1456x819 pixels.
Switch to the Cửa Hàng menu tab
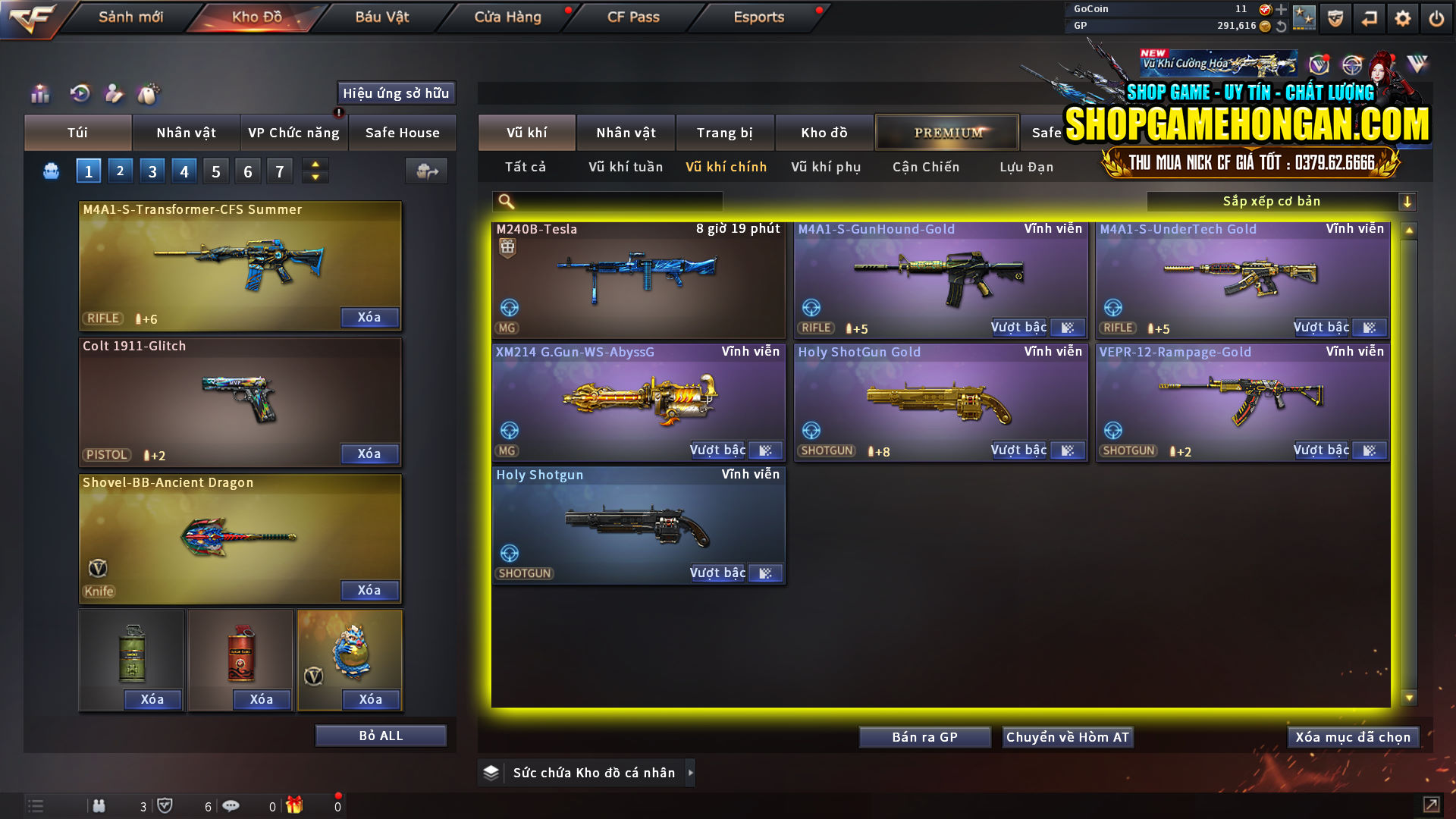pyautogui.click(x=507, y=17)
